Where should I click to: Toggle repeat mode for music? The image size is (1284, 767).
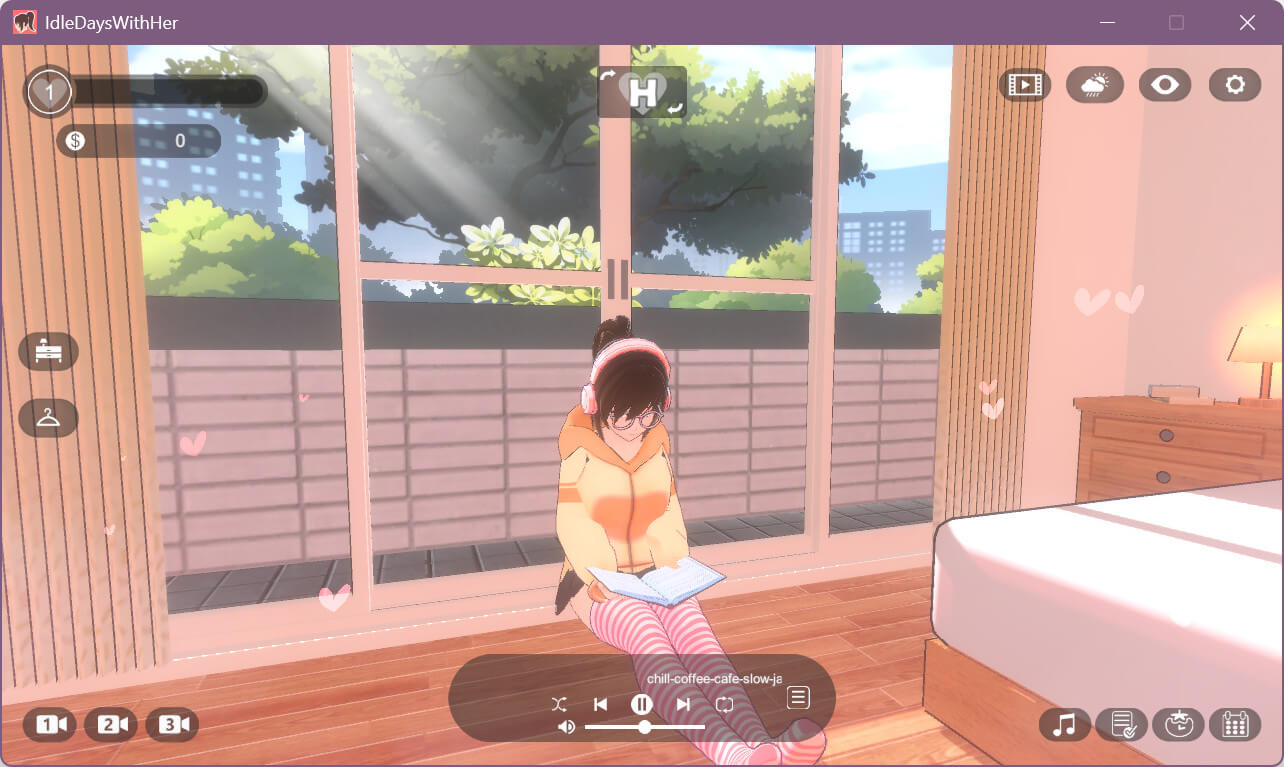coord(725,704)
